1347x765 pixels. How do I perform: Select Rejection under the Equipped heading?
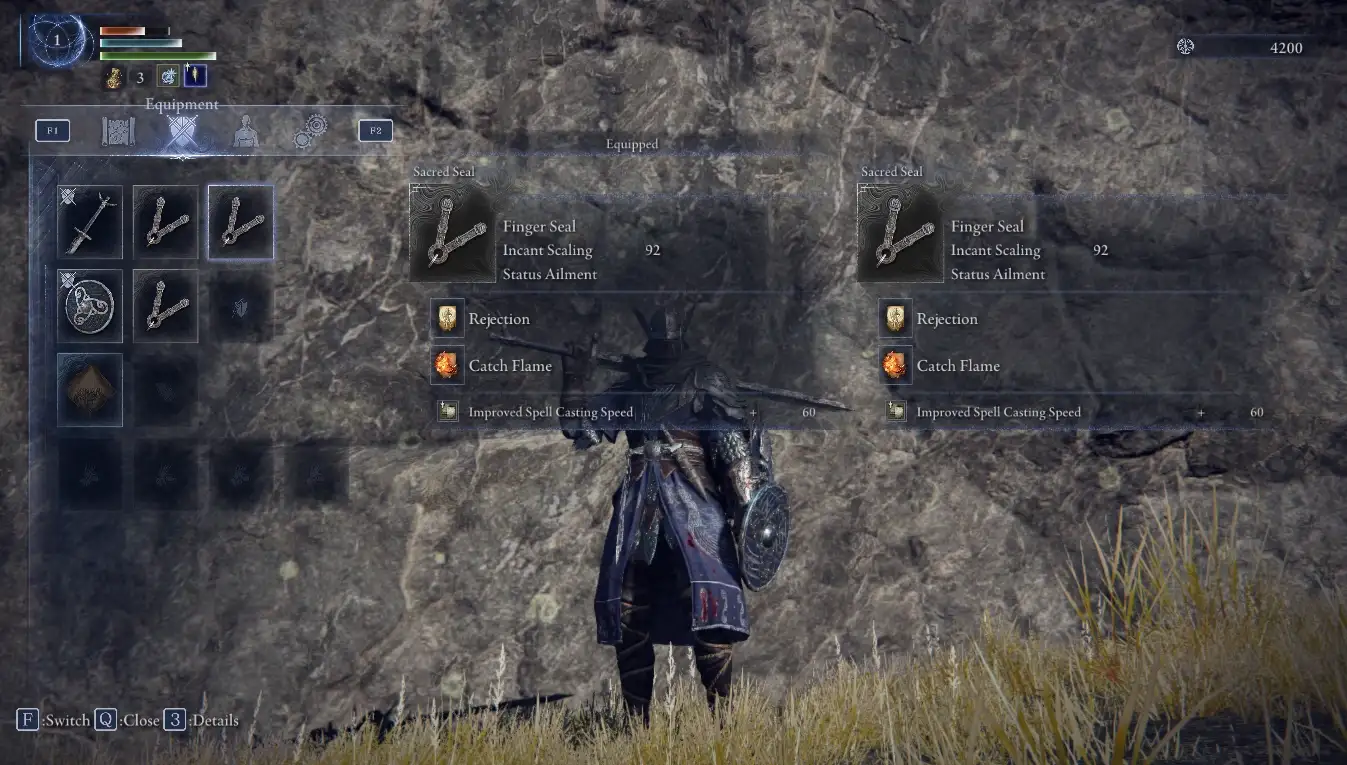click(498, 319)
